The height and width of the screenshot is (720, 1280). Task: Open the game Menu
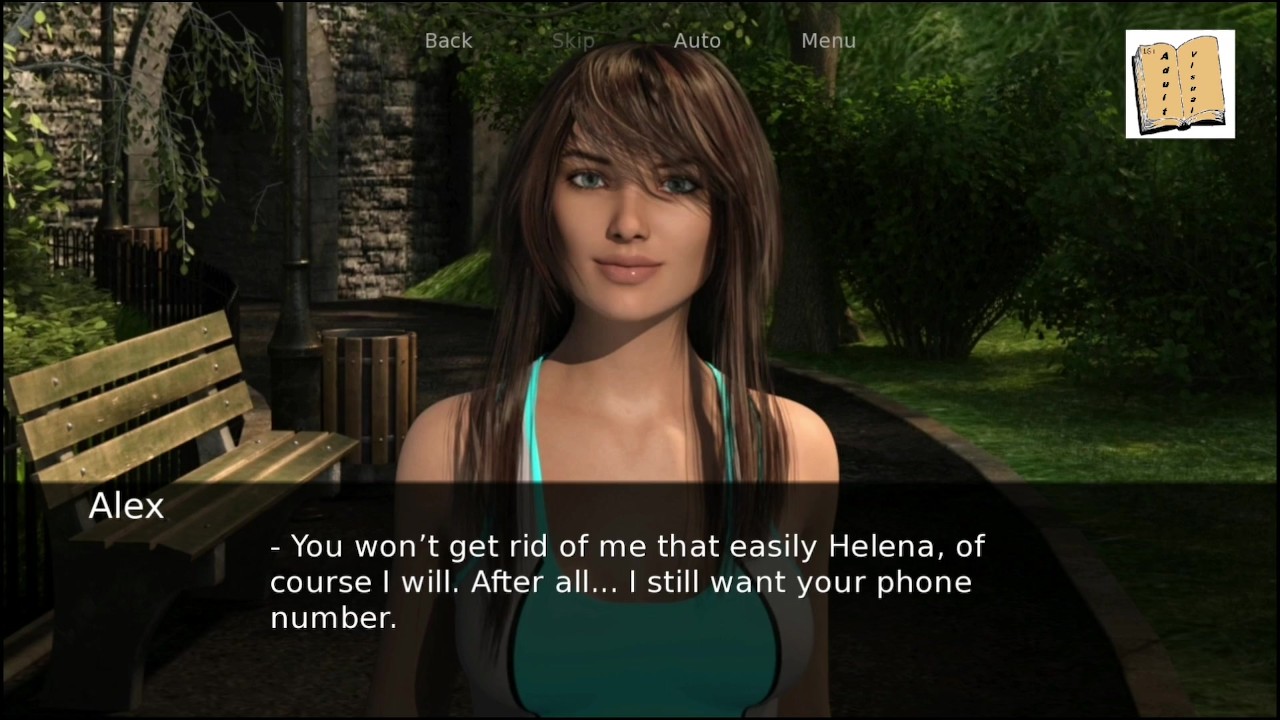828,41
